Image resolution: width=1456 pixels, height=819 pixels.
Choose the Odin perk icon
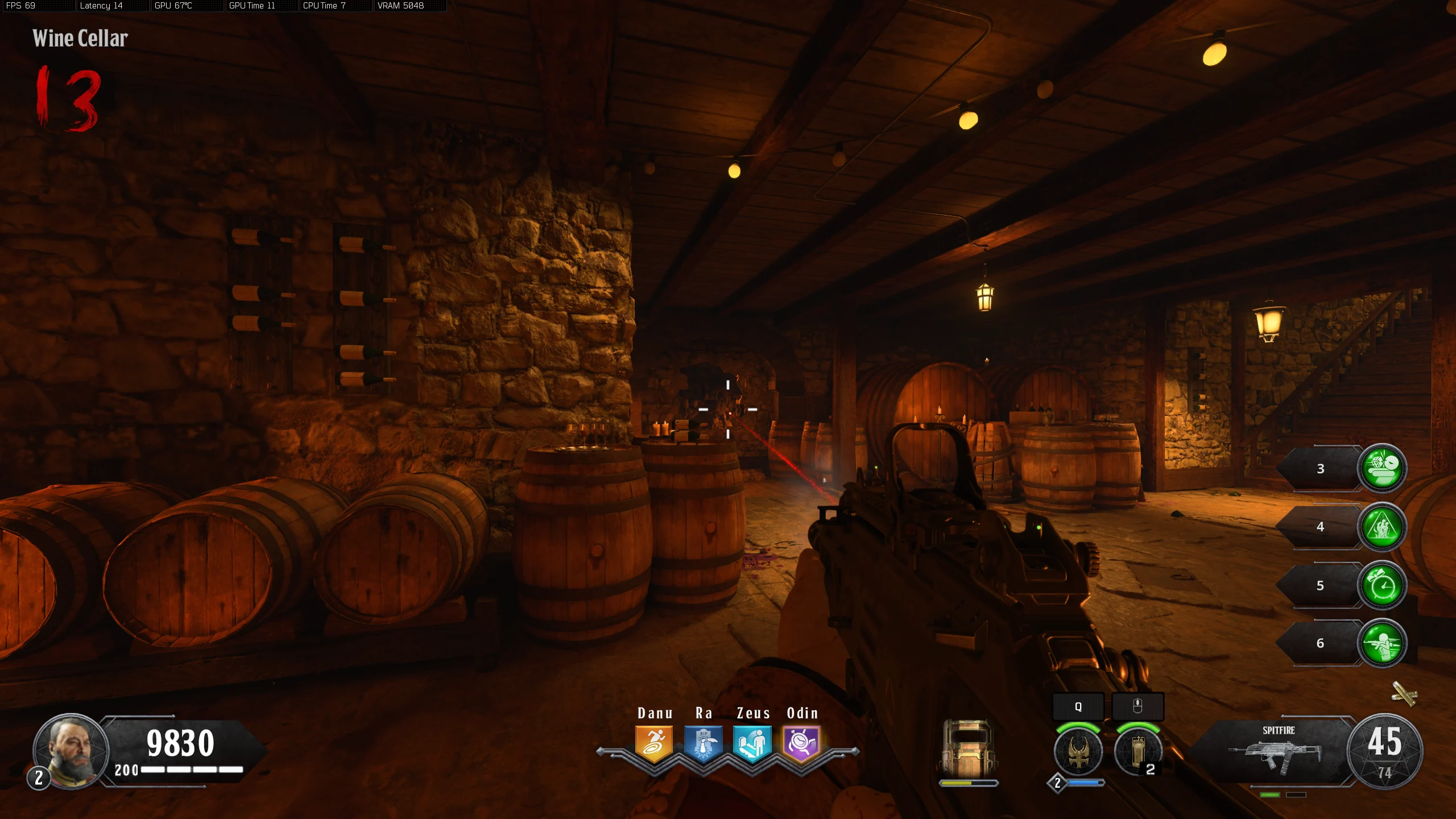[x=801, y=742]
